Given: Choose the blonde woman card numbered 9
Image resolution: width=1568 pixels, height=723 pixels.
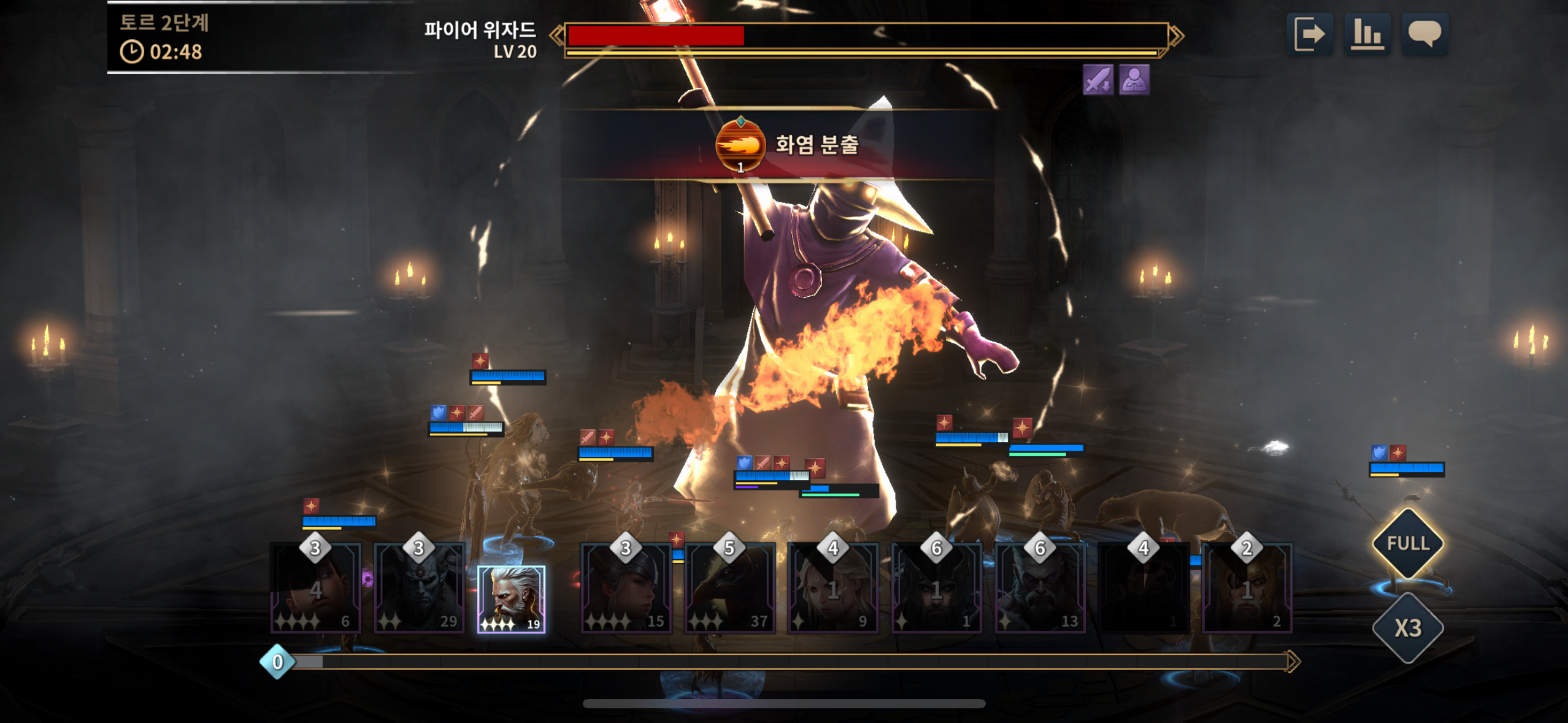Looking at the screenshot, I should [832, 589].
